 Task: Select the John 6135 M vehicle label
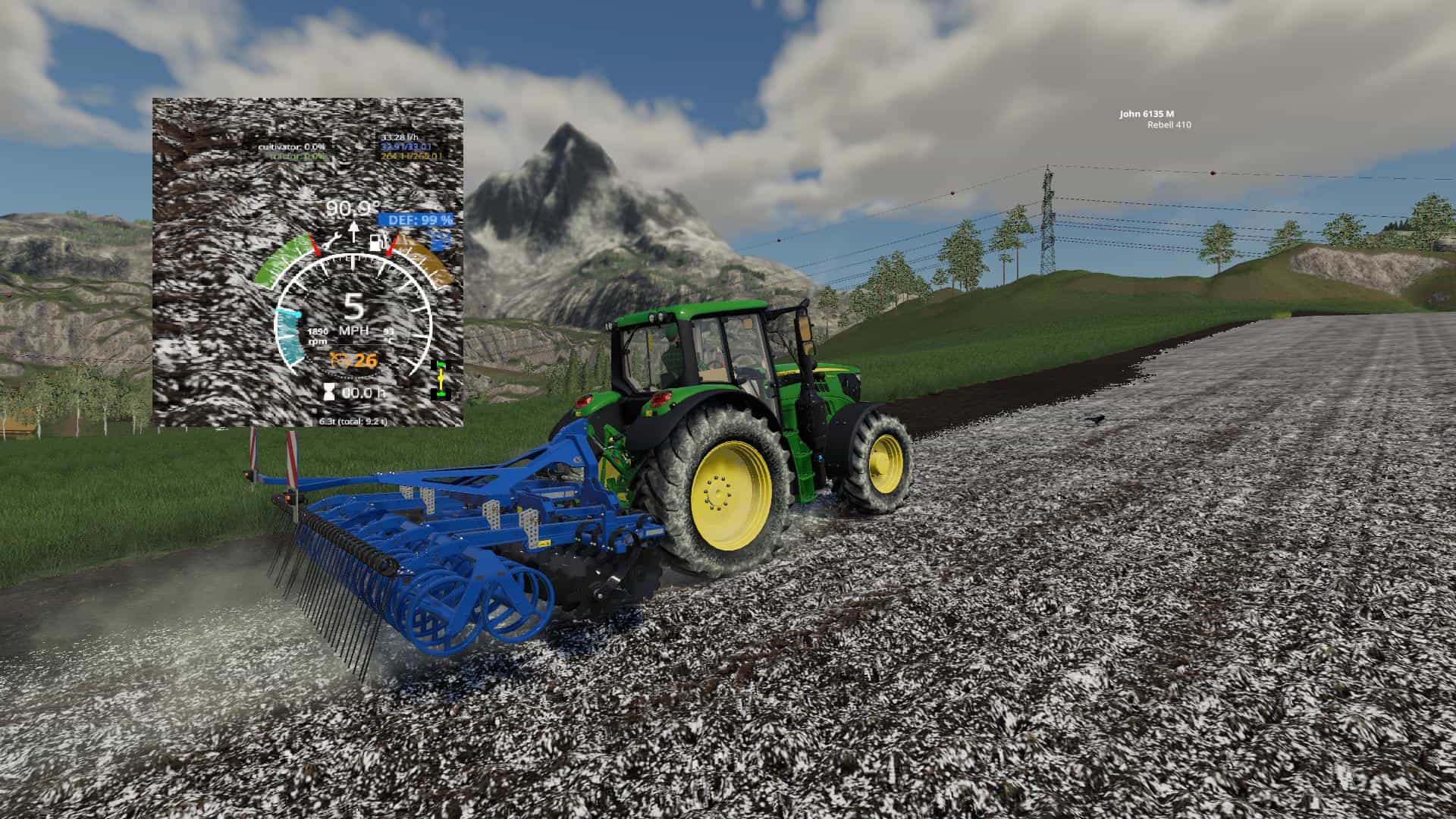coord(1147,115)
